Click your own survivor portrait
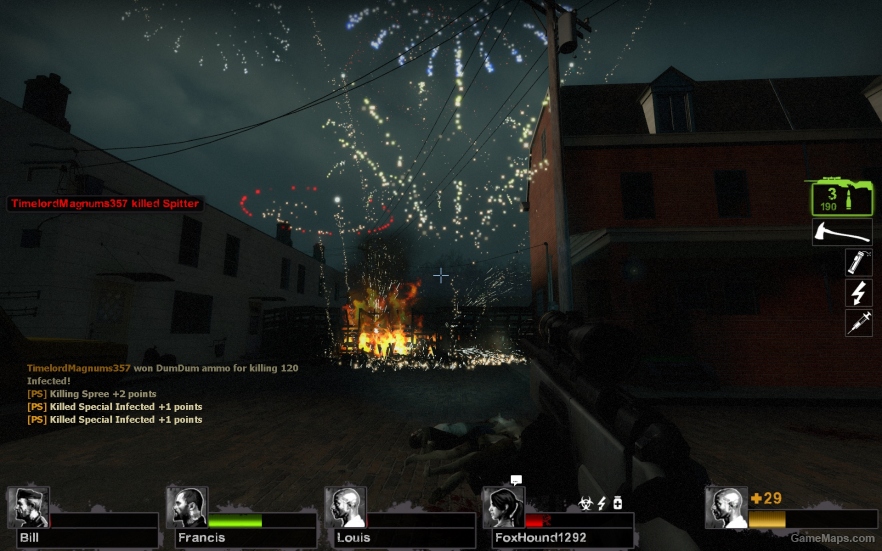 pos(726,507)
